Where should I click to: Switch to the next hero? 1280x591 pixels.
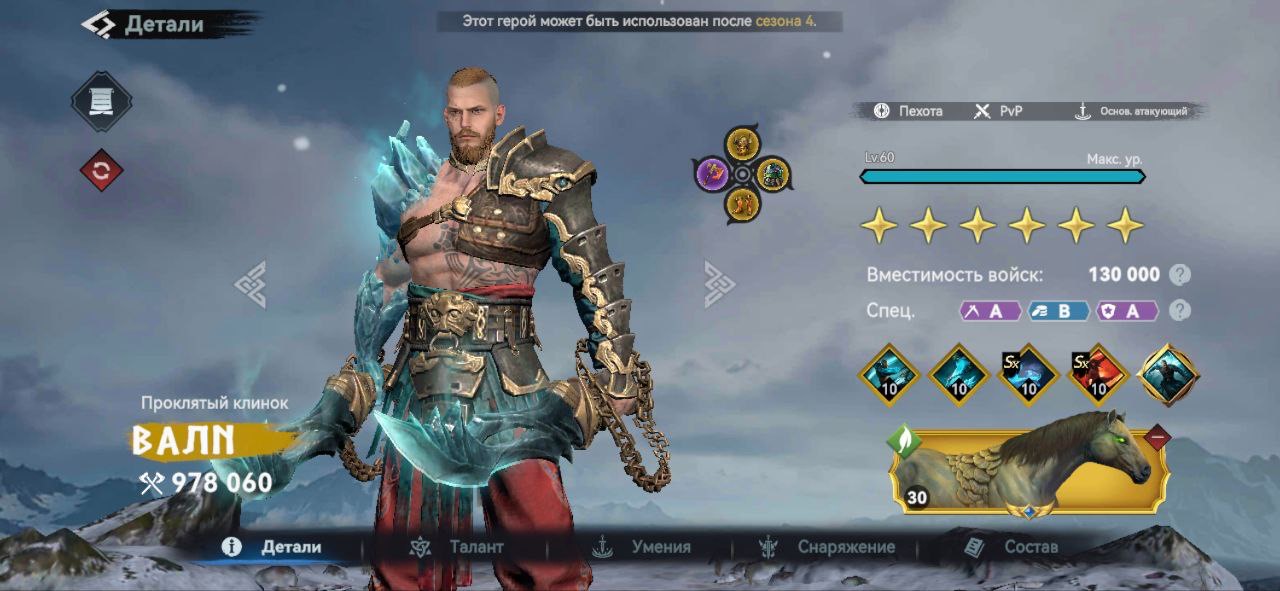pos(719,284)
